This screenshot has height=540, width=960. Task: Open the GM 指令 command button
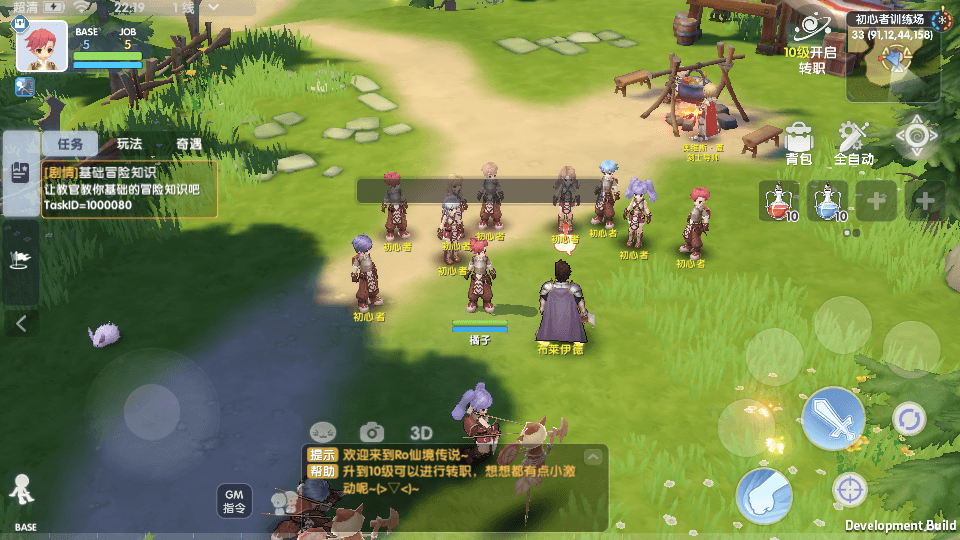pos(234,501)
